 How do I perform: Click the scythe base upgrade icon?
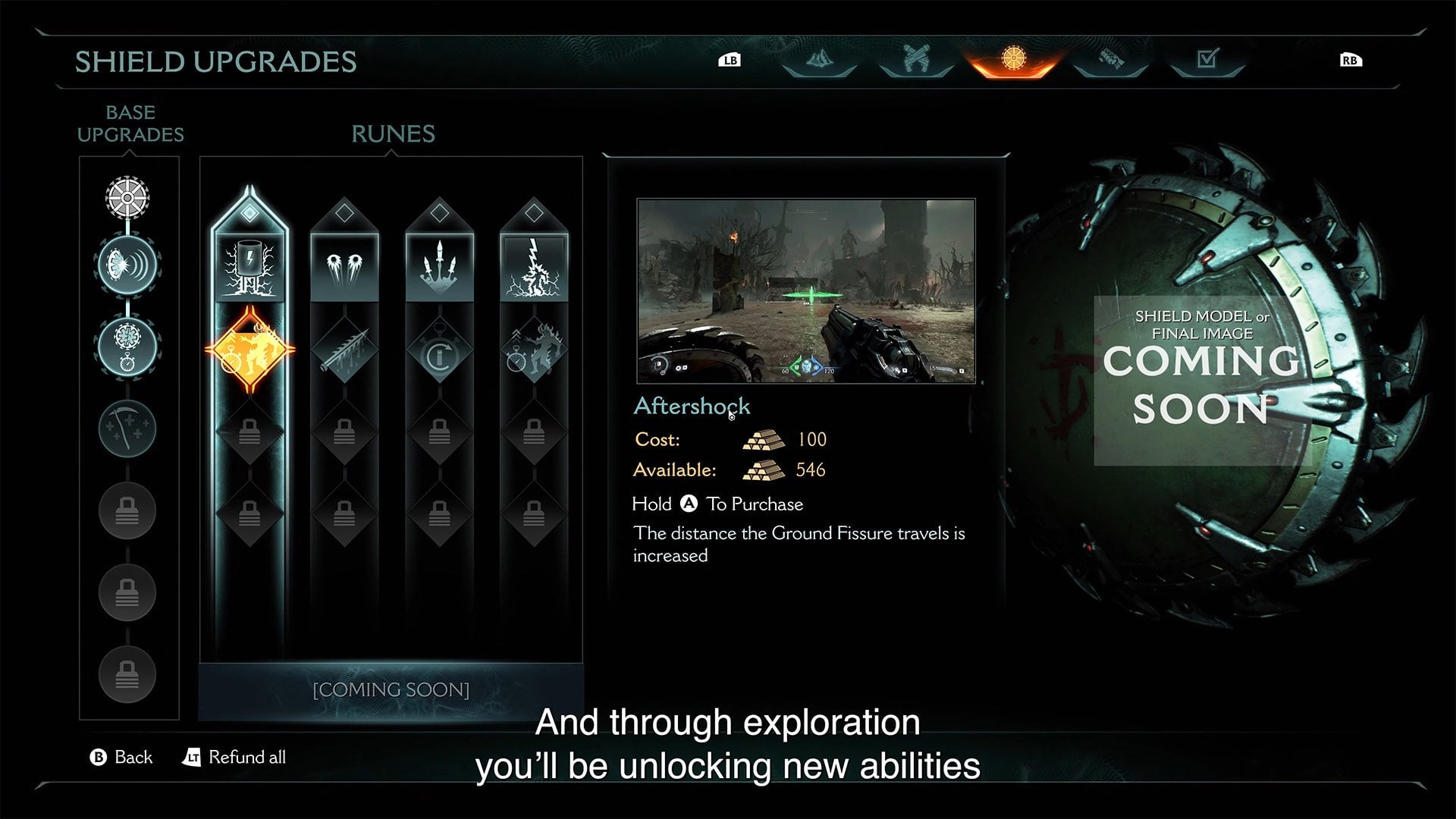(x=127, y=428)
